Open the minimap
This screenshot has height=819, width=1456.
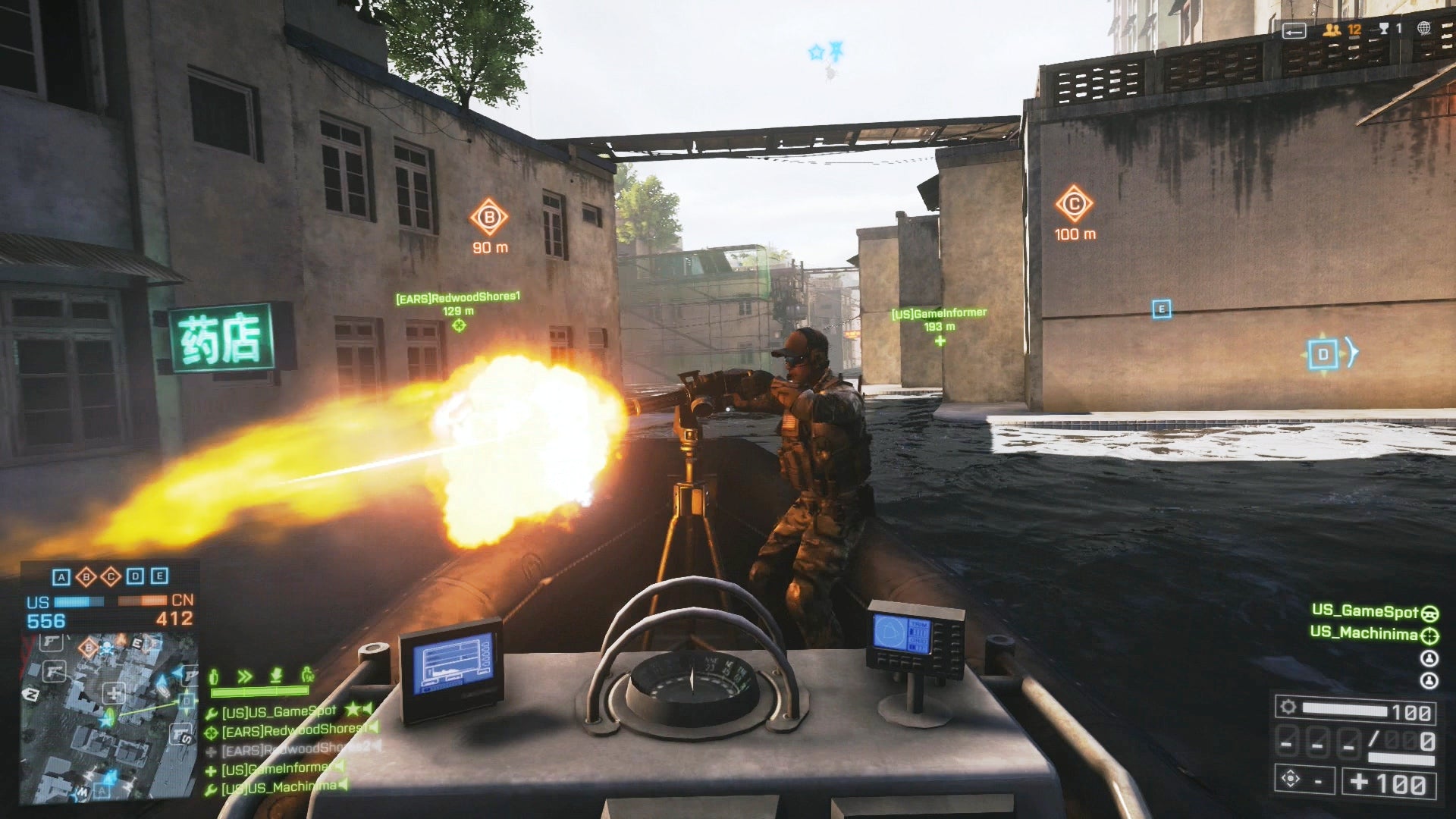click(110, 717)
